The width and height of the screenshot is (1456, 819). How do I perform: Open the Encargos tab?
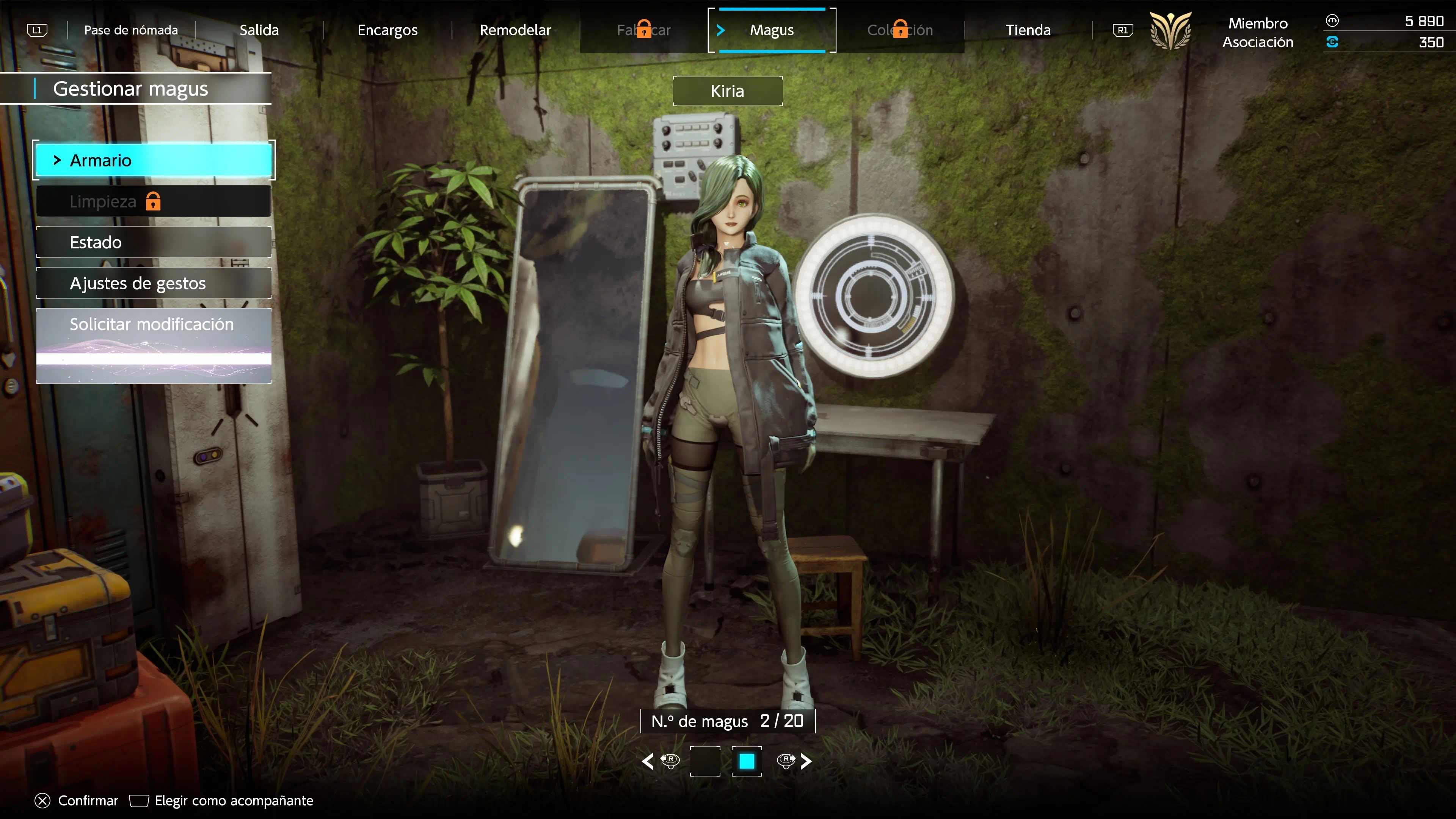click(387, 30)
